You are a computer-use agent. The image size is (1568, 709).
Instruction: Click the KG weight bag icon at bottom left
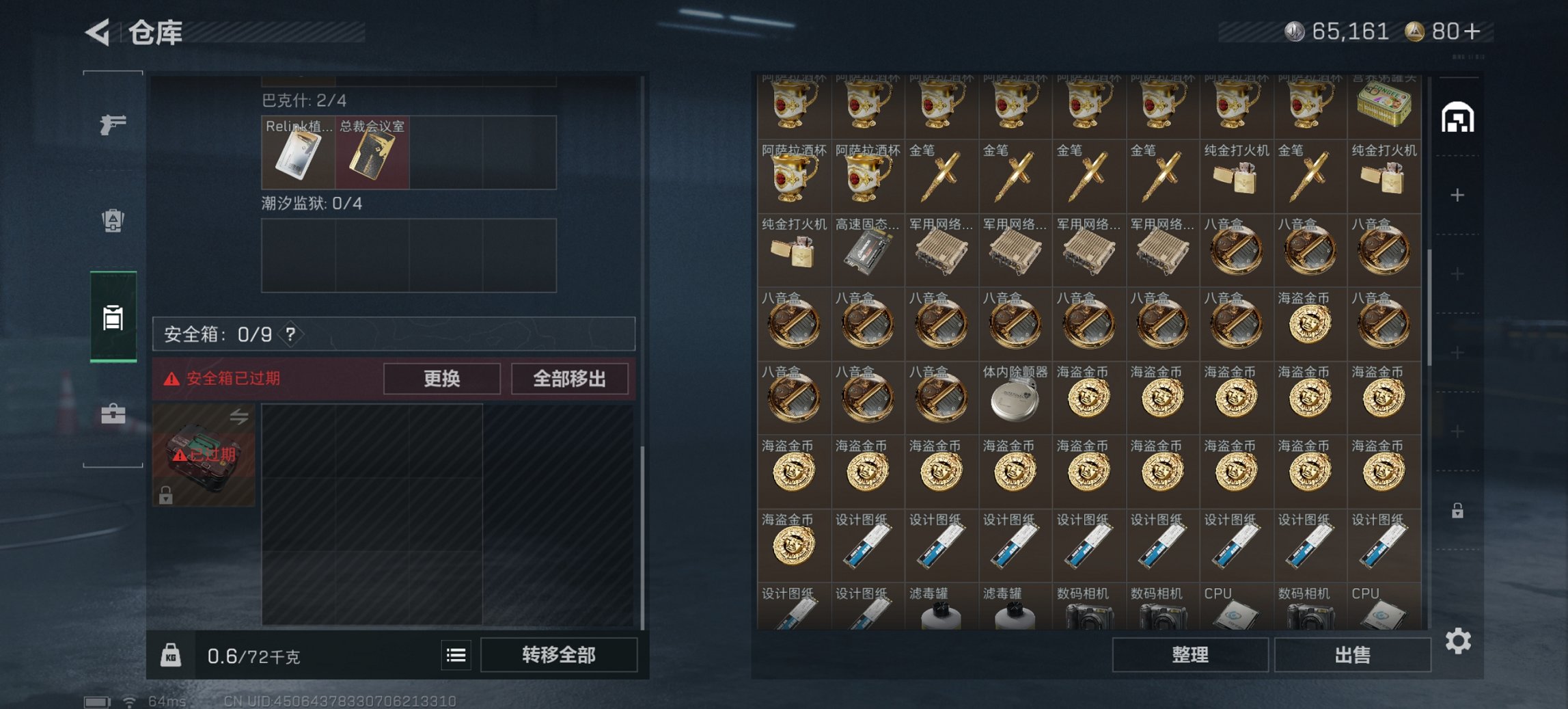(x=172, y=654)
